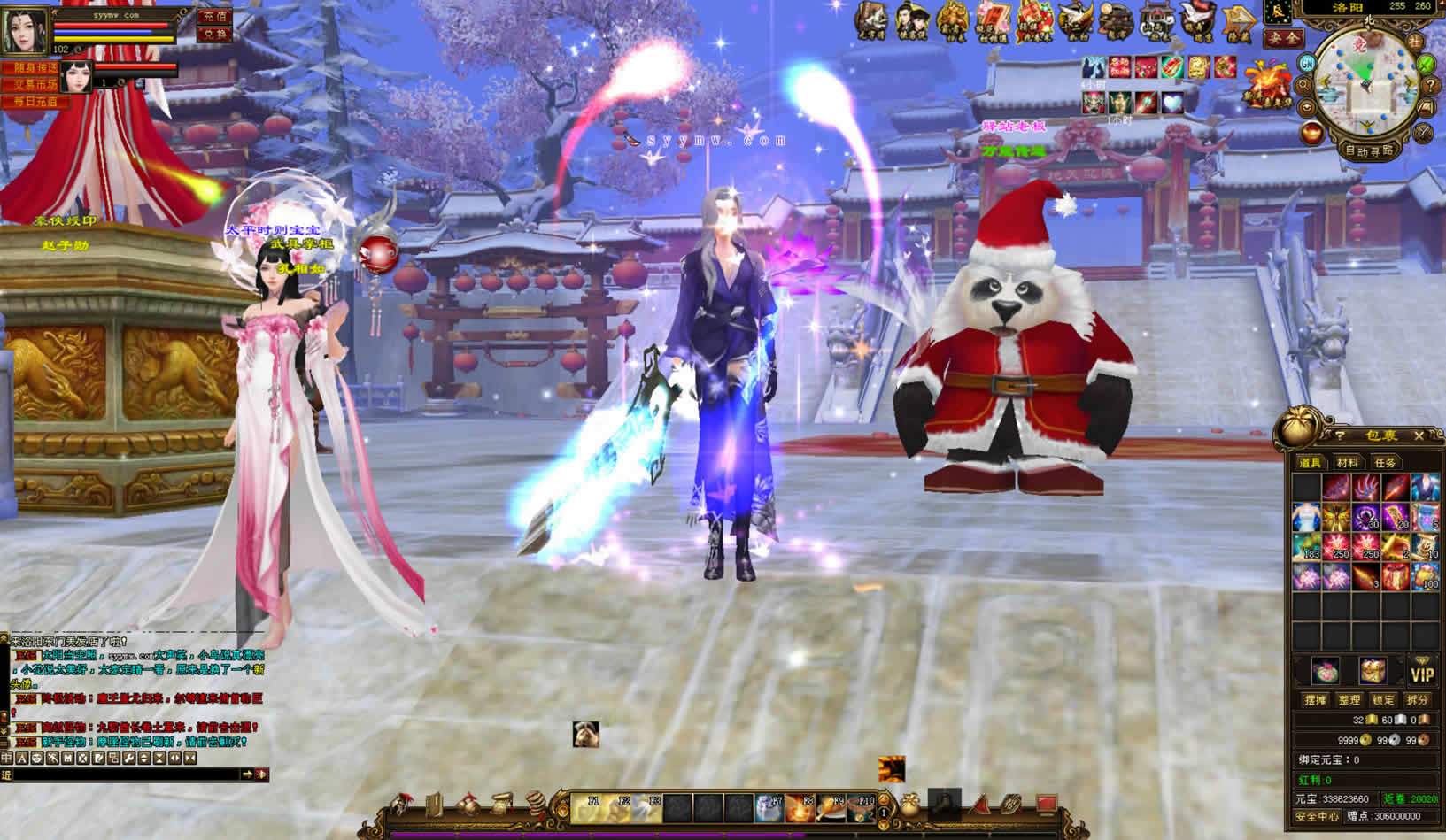Click the red 安全 safety button
Viewport: 1446px width, 840px height.
(x=1282, y=39)
